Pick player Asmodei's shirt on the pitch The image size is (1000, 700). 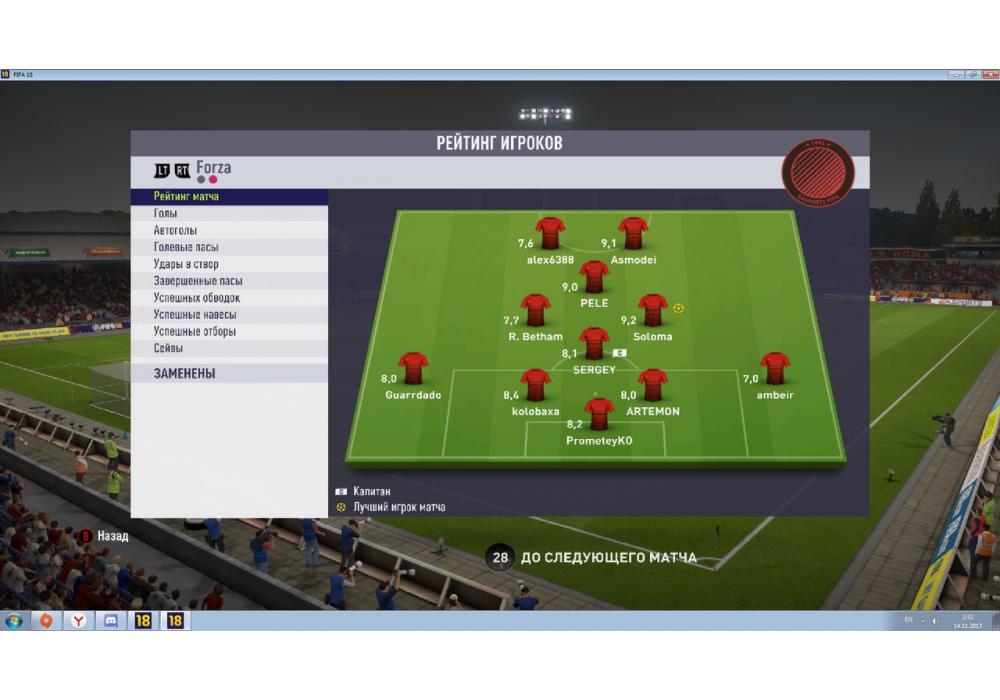[633, 233]
